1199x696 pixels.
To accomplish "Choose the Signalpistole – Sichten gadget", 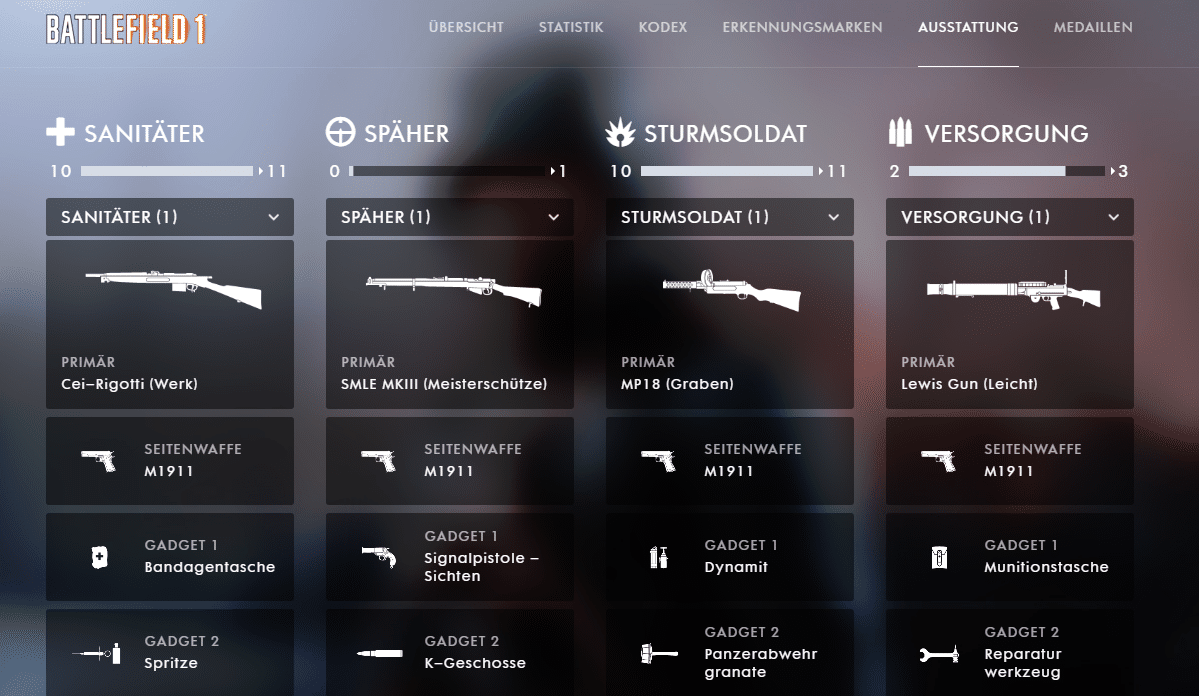I will click(450, 557).
